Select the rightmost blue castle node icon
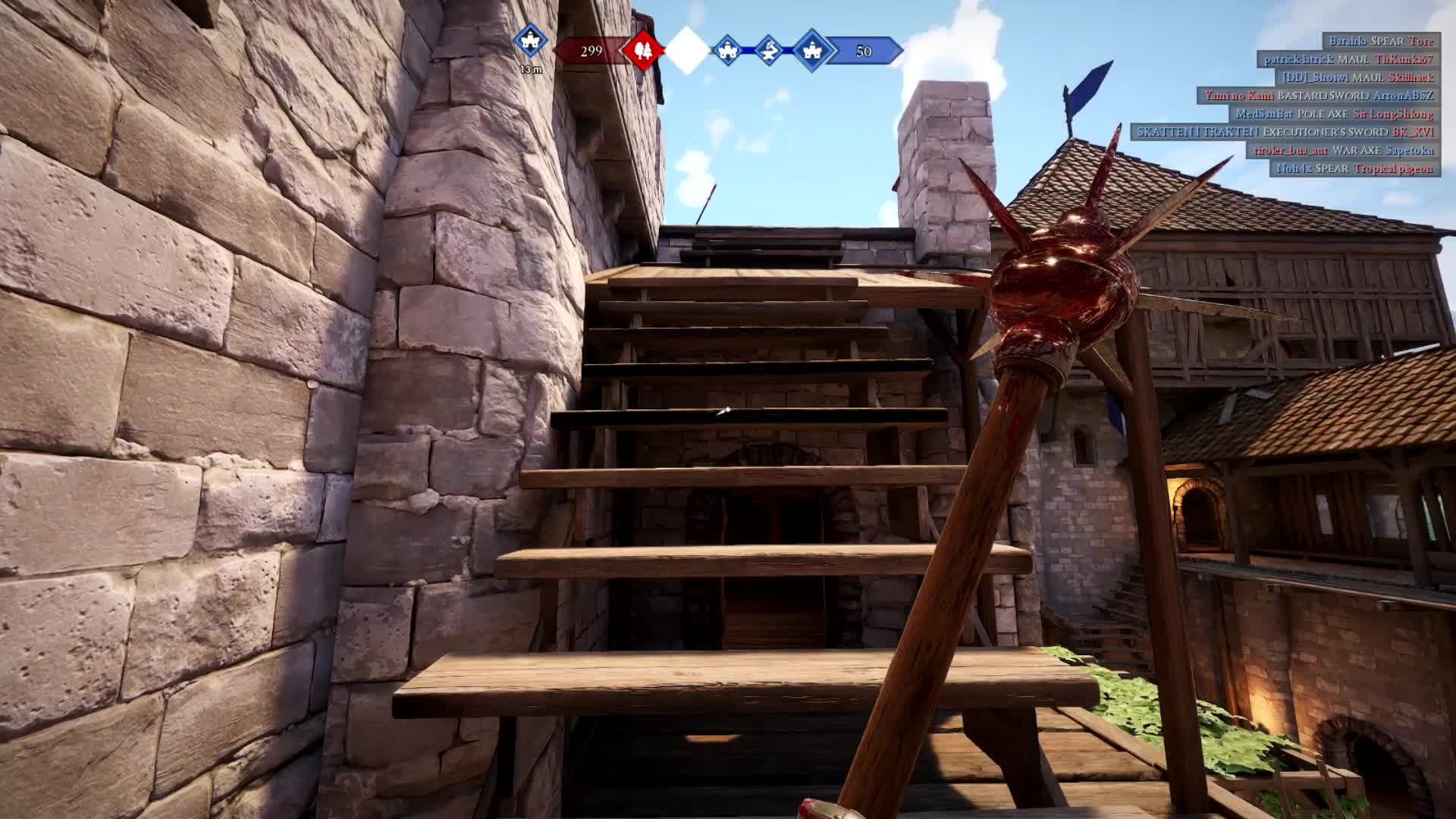Image resolution: width=1456 pixels, height=819 pixels. coord(812,50)
